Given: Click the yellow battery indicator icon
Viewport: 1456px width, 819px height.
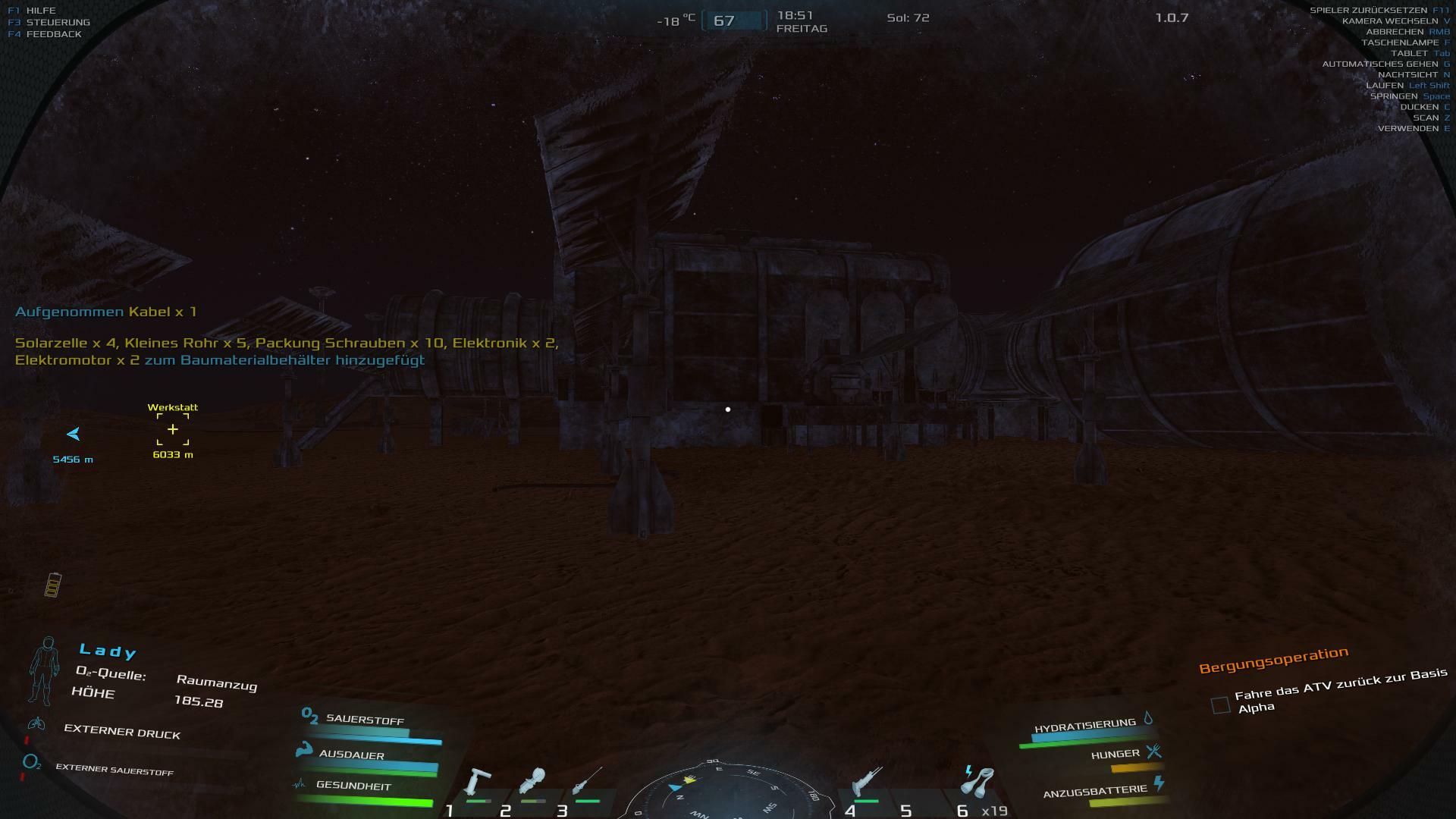Looking at the screenshot, I should (x=52, y=585).
